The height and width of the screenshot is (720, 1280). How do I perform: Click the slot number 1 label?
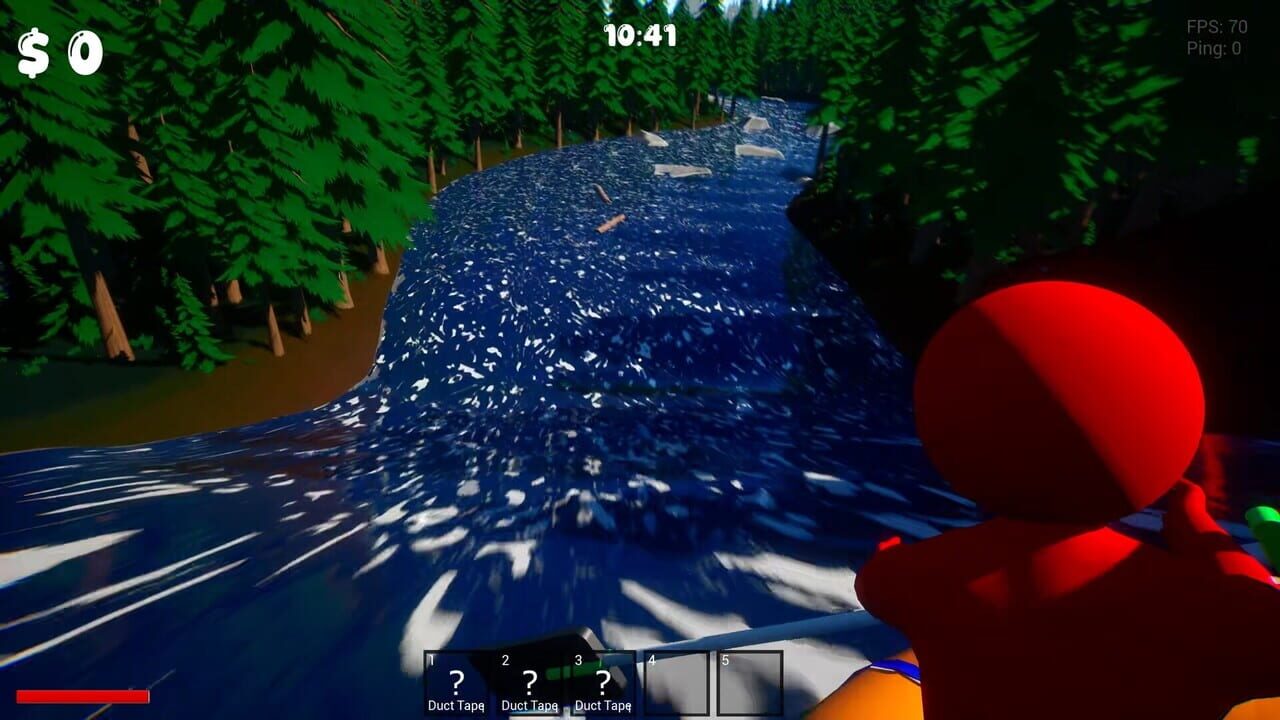[x=432, y=661]
